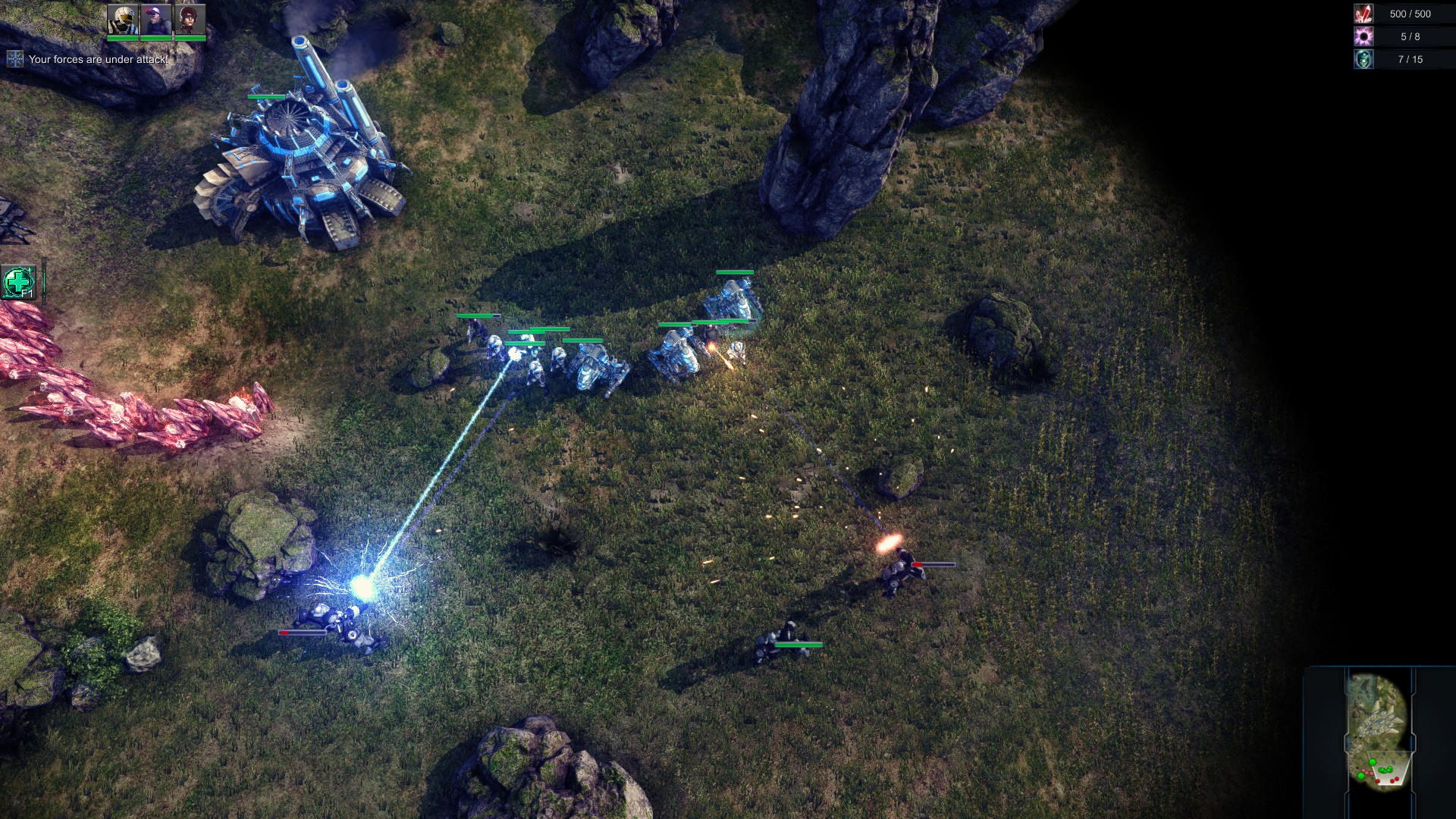Screen dimensions: 1456x819
Task: Activate the green cross heal ability
Action: tap(19, 282)
